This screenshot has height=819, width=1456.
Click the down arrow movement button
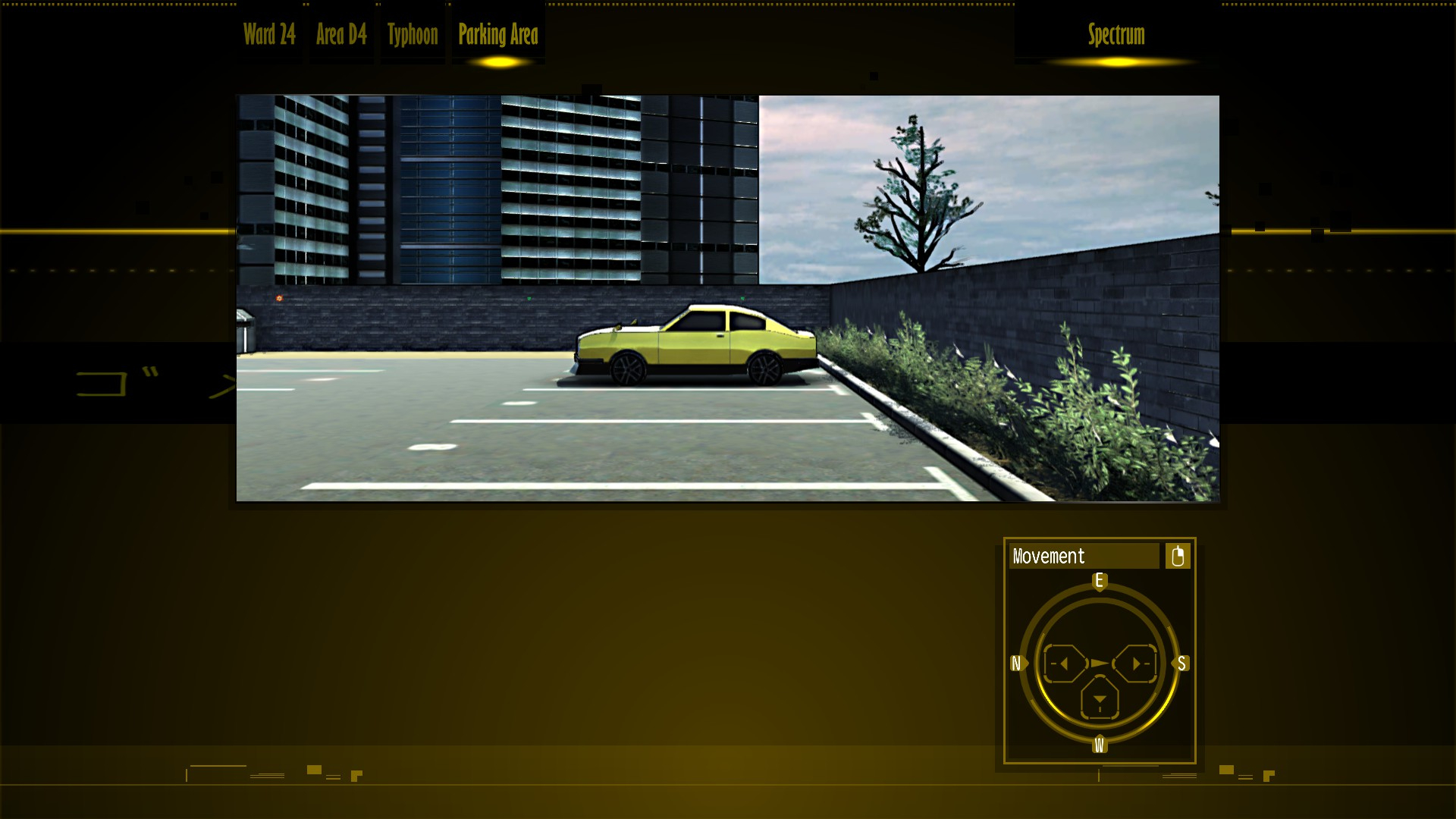[x=1100, y=699]
